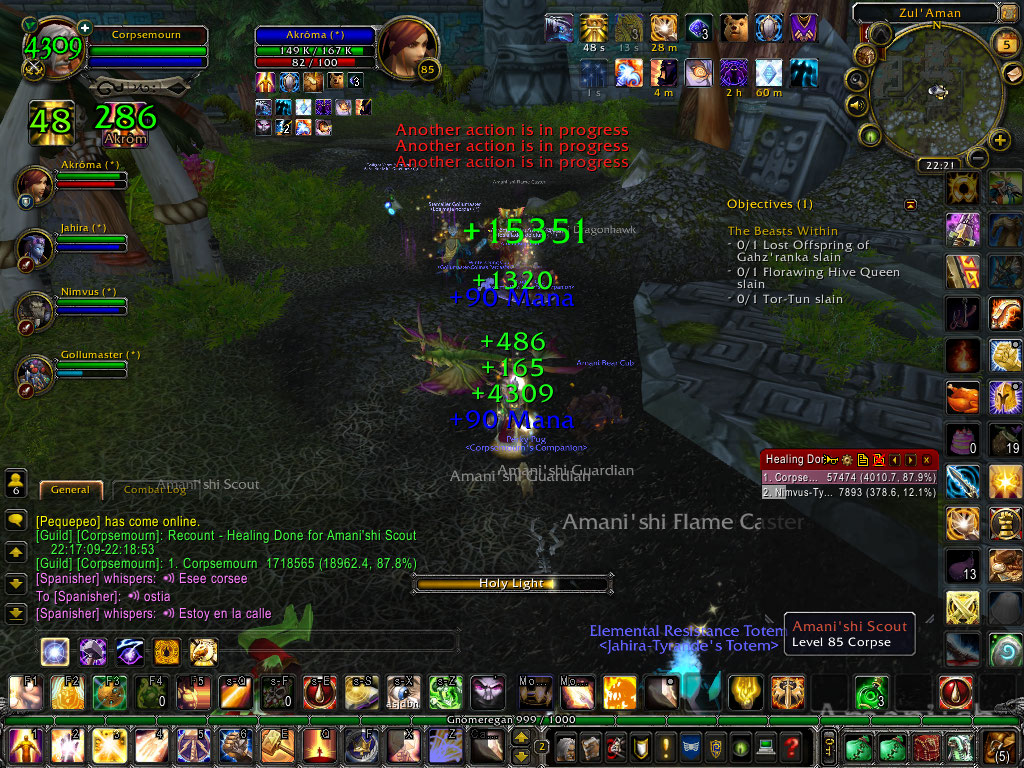Open the calendar button showing 5
Image resolution: width=1024 pixels, height=768 pixels.
[1006, 44]
